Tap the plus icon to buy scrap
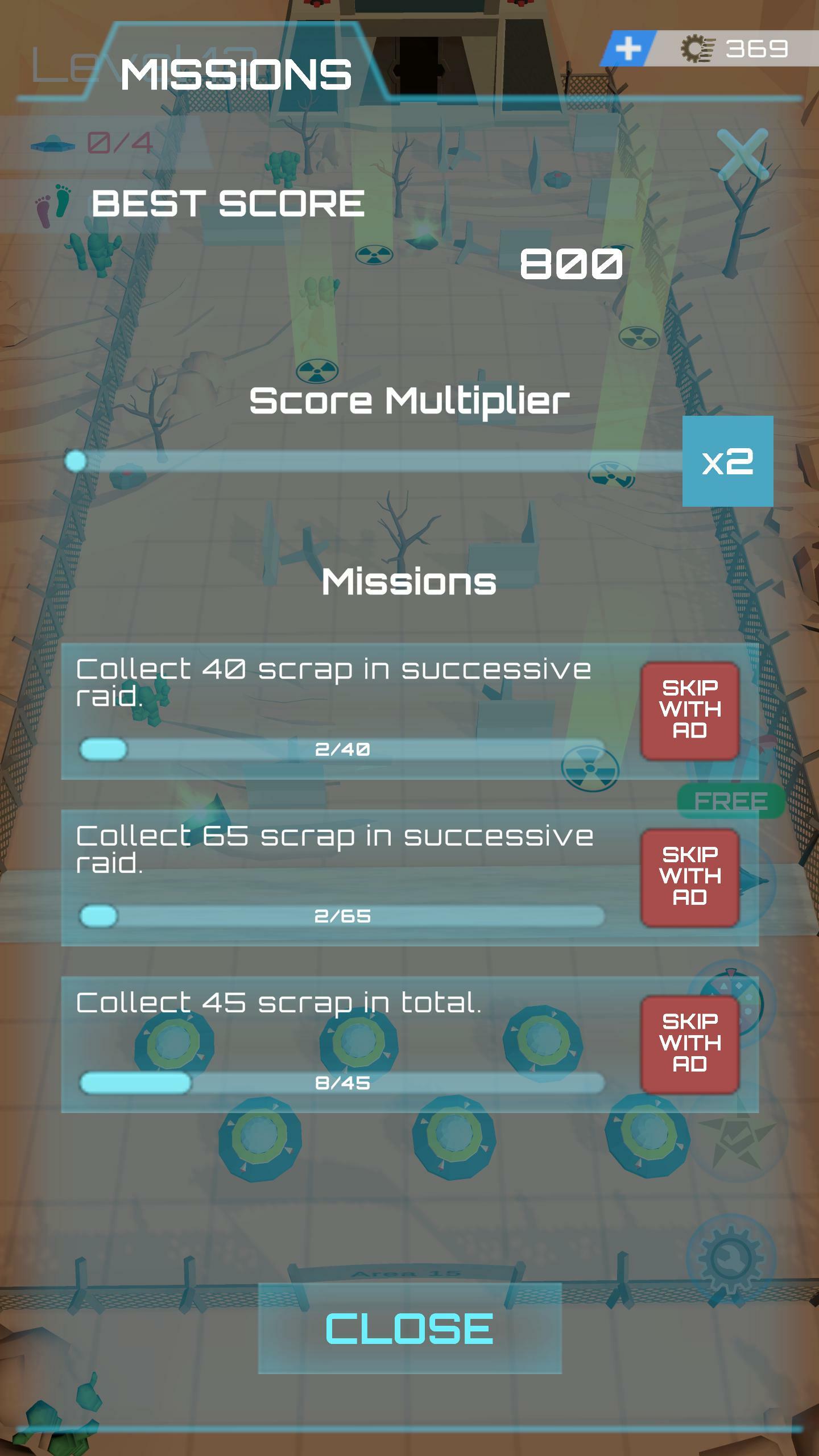This screenshot has height=1456, width=819. coord(628,49)
